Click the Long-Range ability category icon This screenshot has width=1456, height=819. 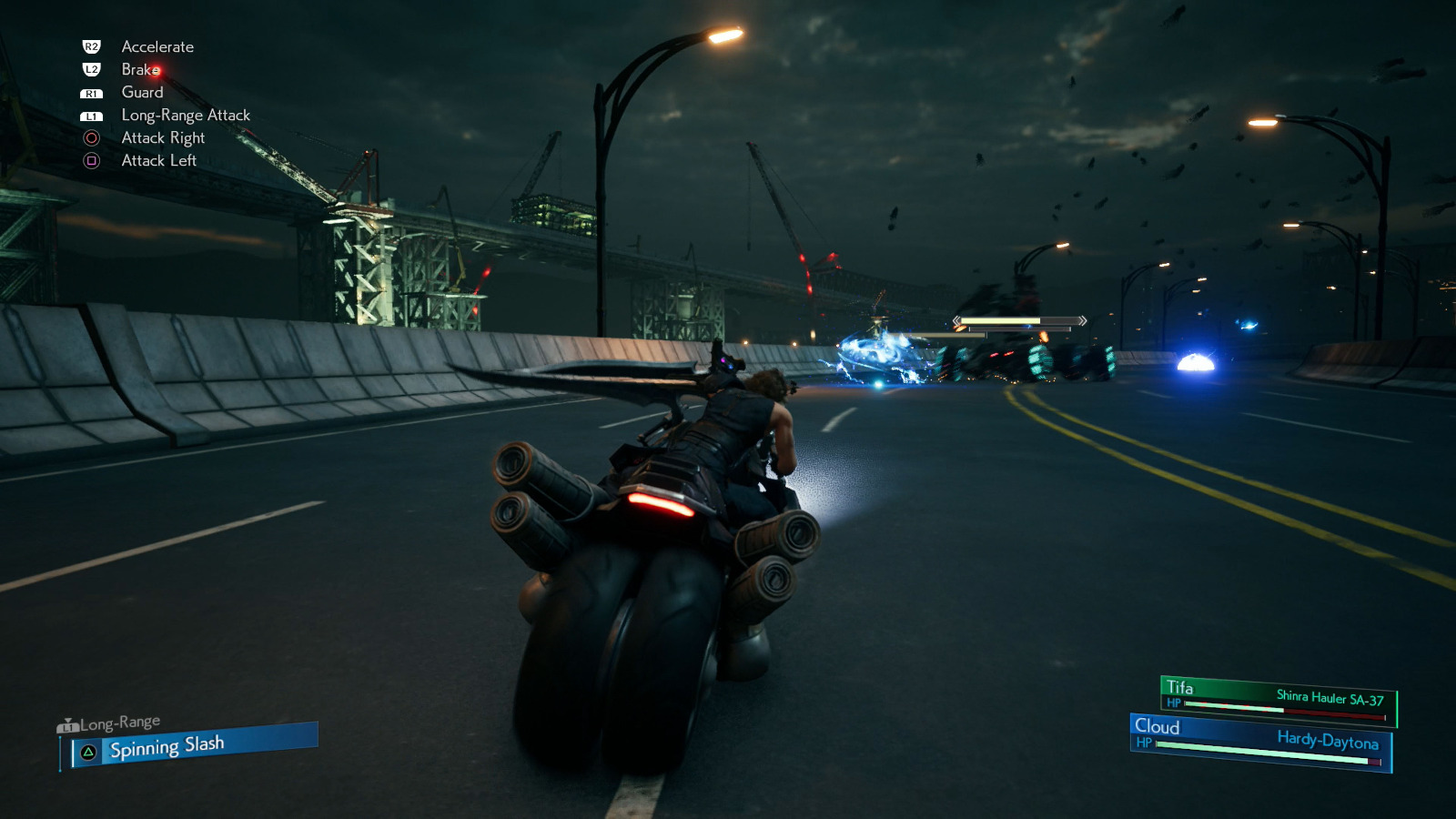[68, 725]
